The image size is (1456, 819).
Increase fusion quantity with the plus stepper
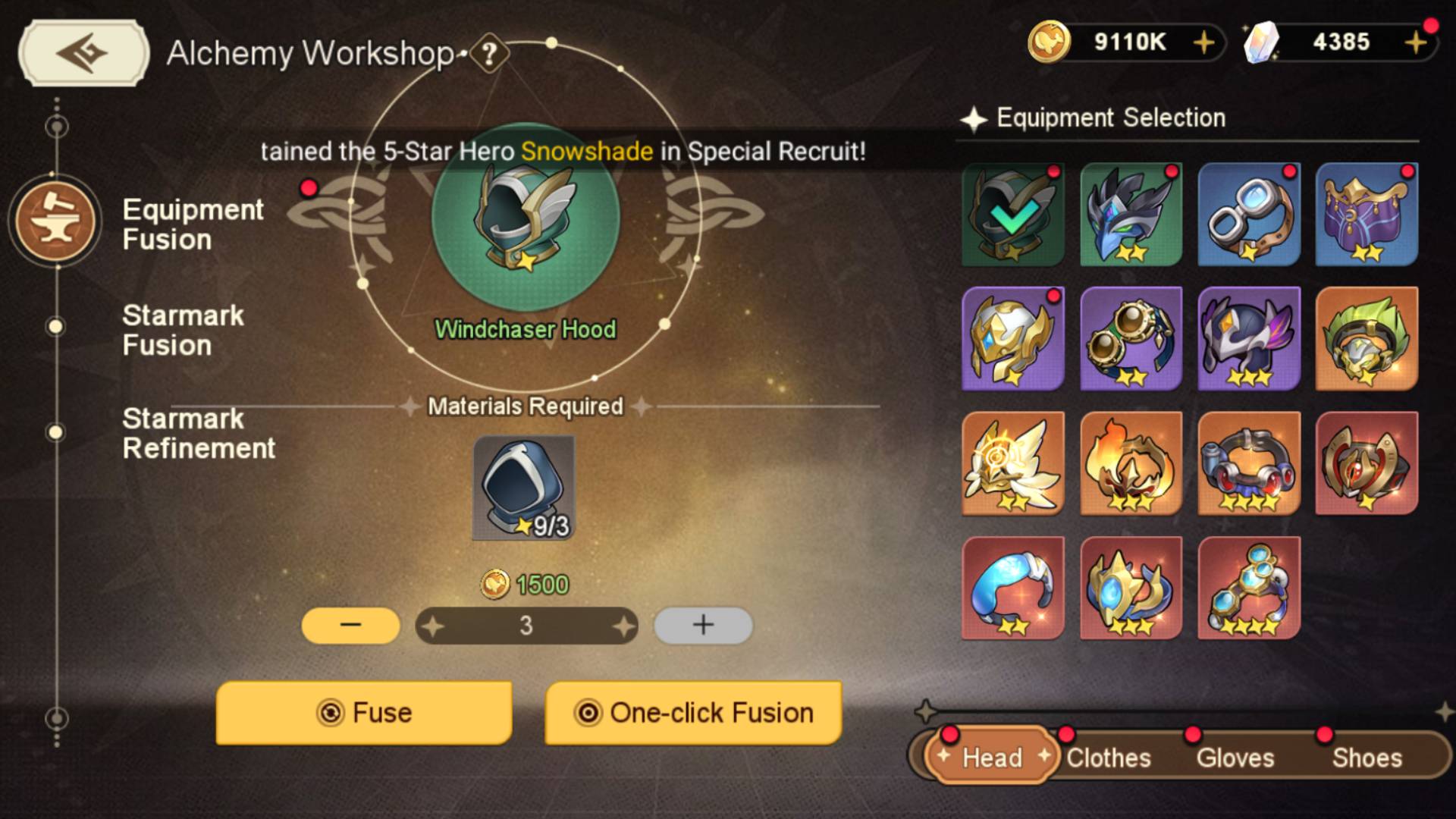[702, 625]
